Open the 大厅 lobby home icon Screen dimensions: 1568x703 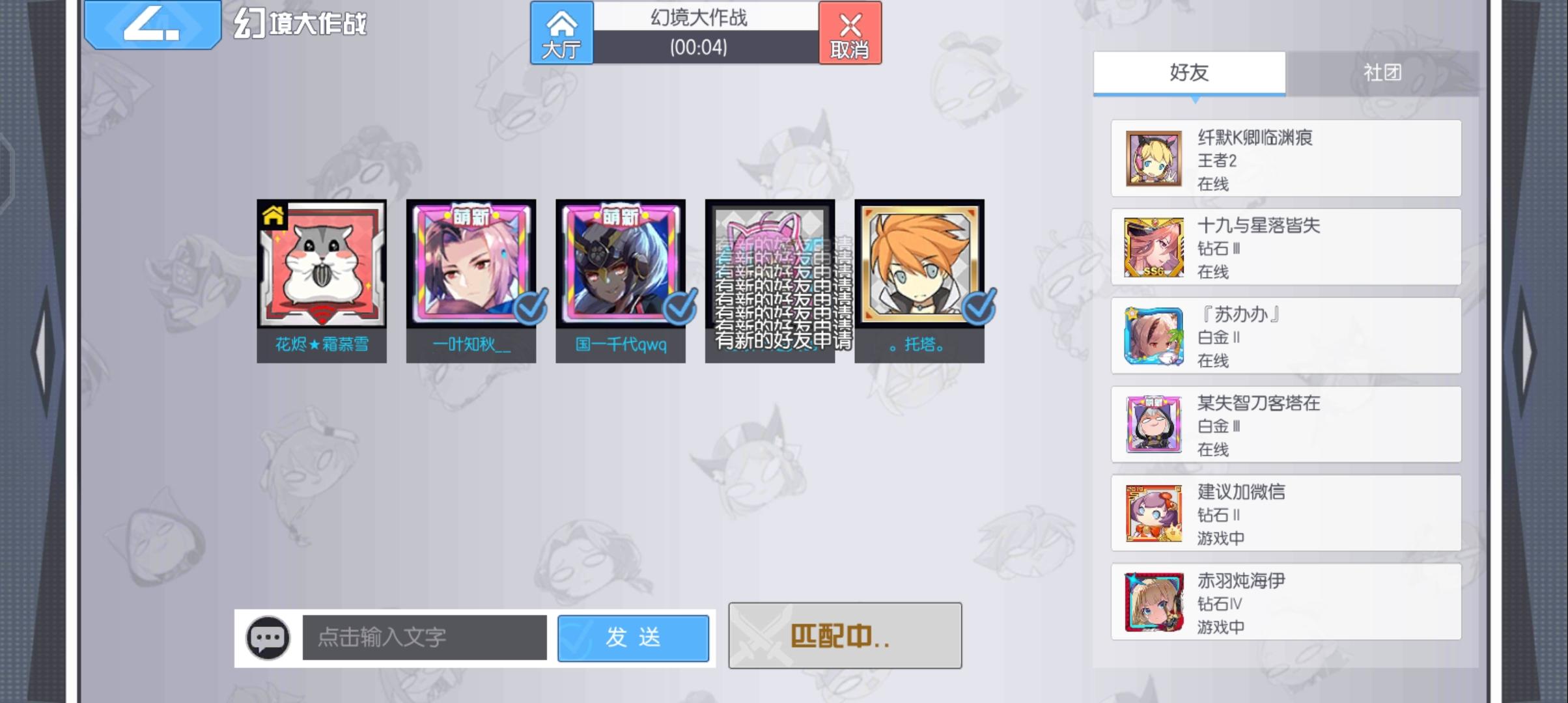(x=561, y=33)
